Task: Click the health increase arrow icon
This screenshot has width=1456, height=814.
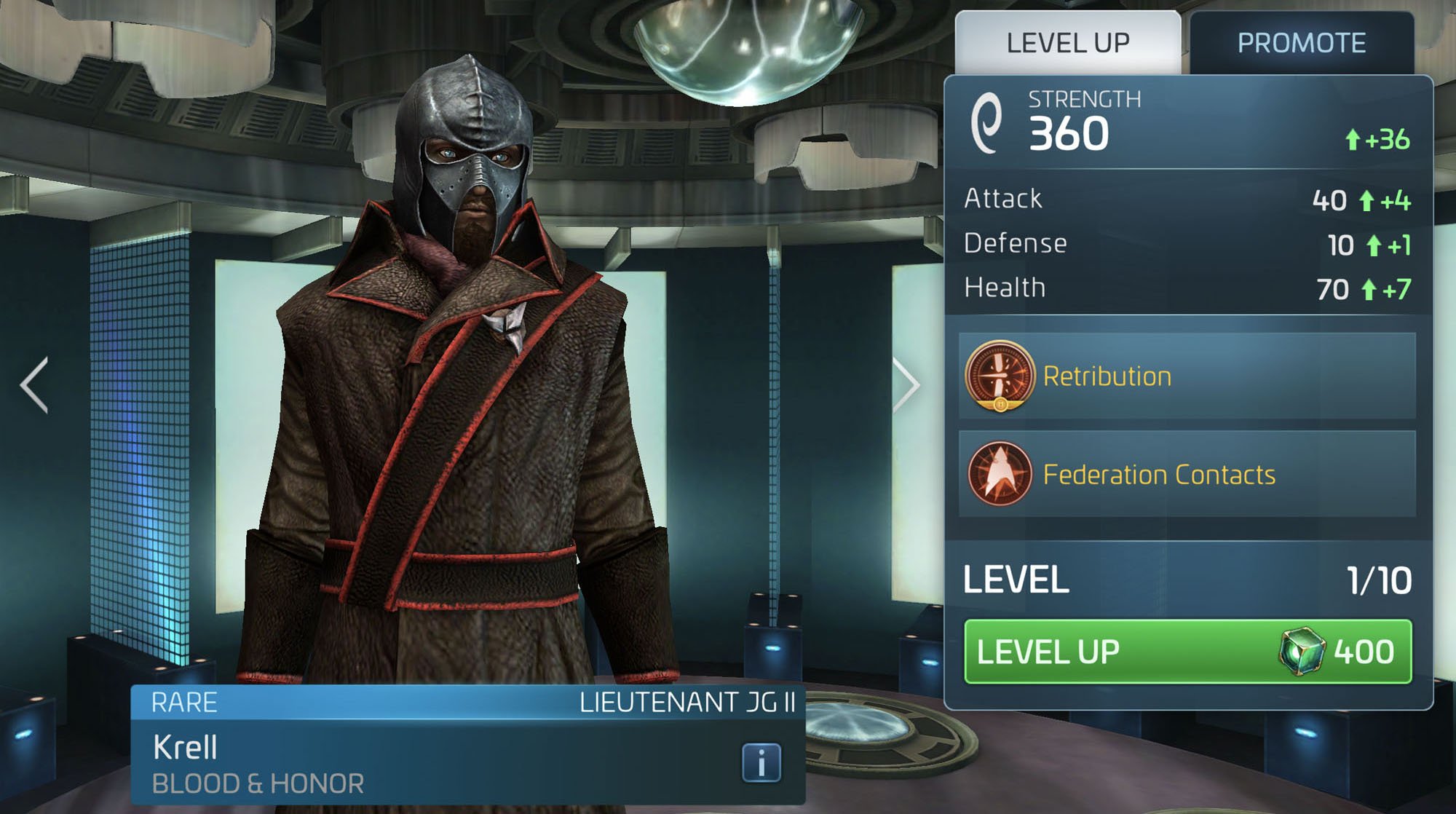Action: (x=1368, y=287)
